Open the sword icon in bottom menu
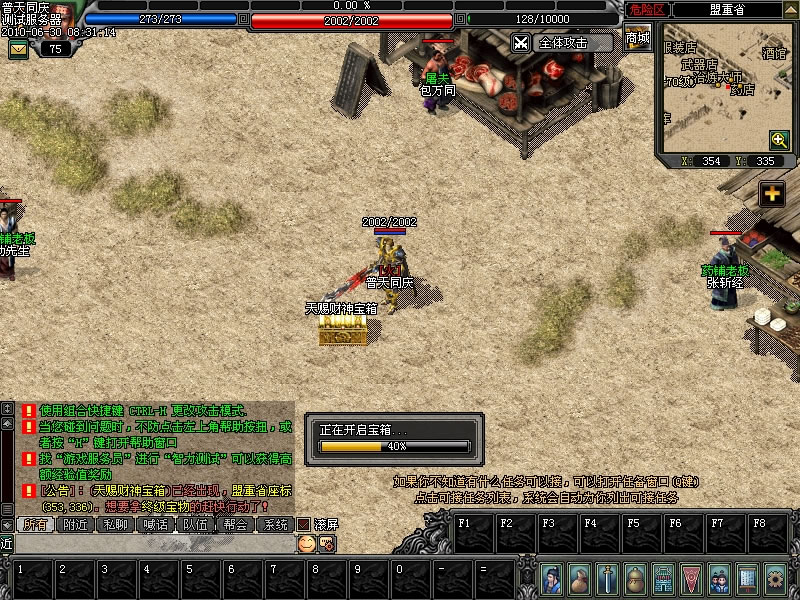This screenshot has height=600, width=800. tap(606, 578)
